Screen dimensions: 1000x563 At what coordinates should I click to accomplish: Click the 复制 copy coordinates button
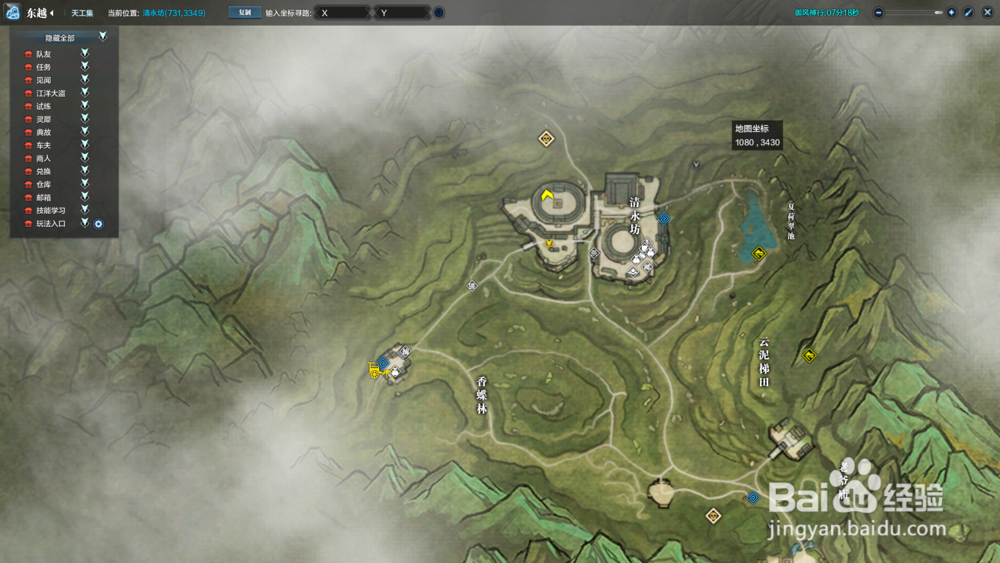click(x=244, y=13)
